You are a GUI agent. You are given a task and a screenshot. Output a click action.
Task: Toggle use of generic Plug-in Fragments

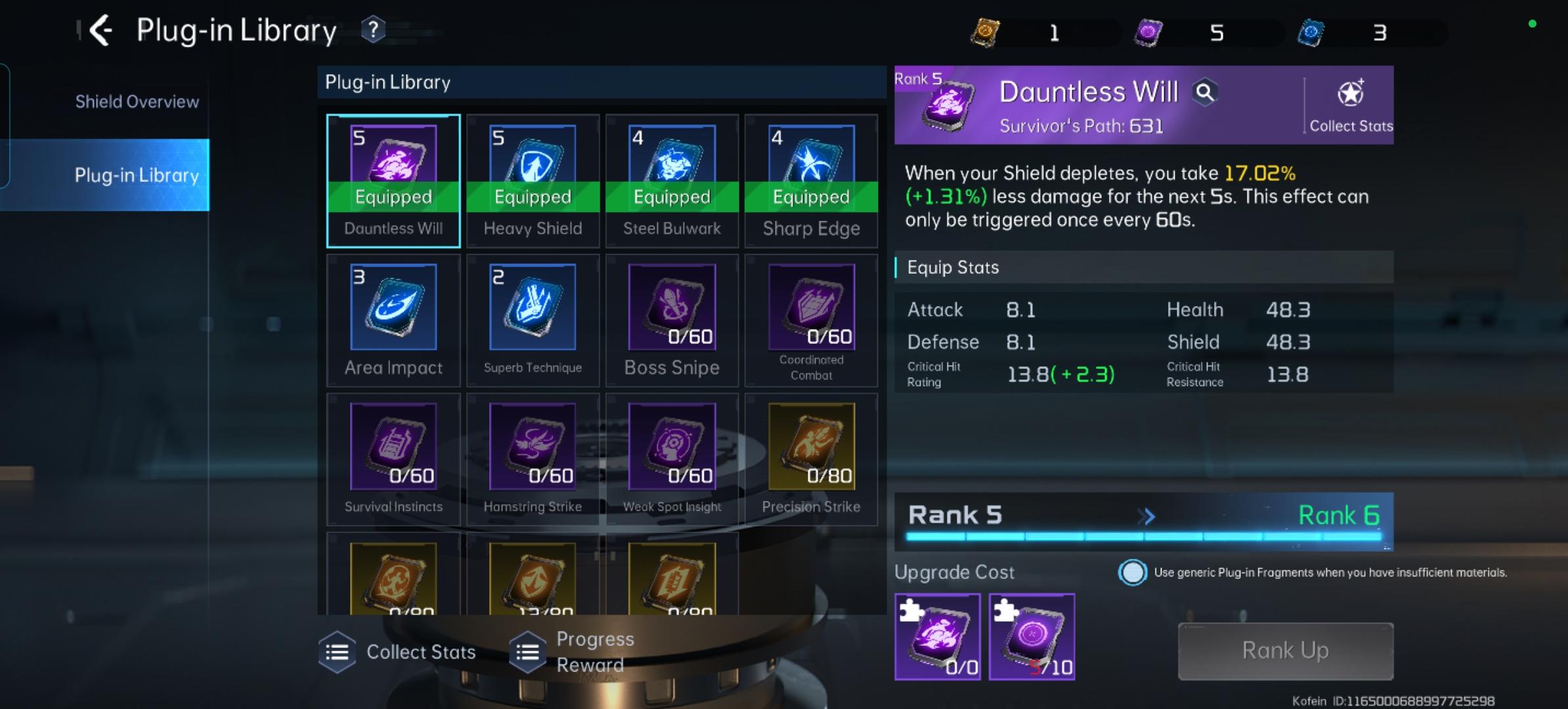click(x=1133, y=572)
